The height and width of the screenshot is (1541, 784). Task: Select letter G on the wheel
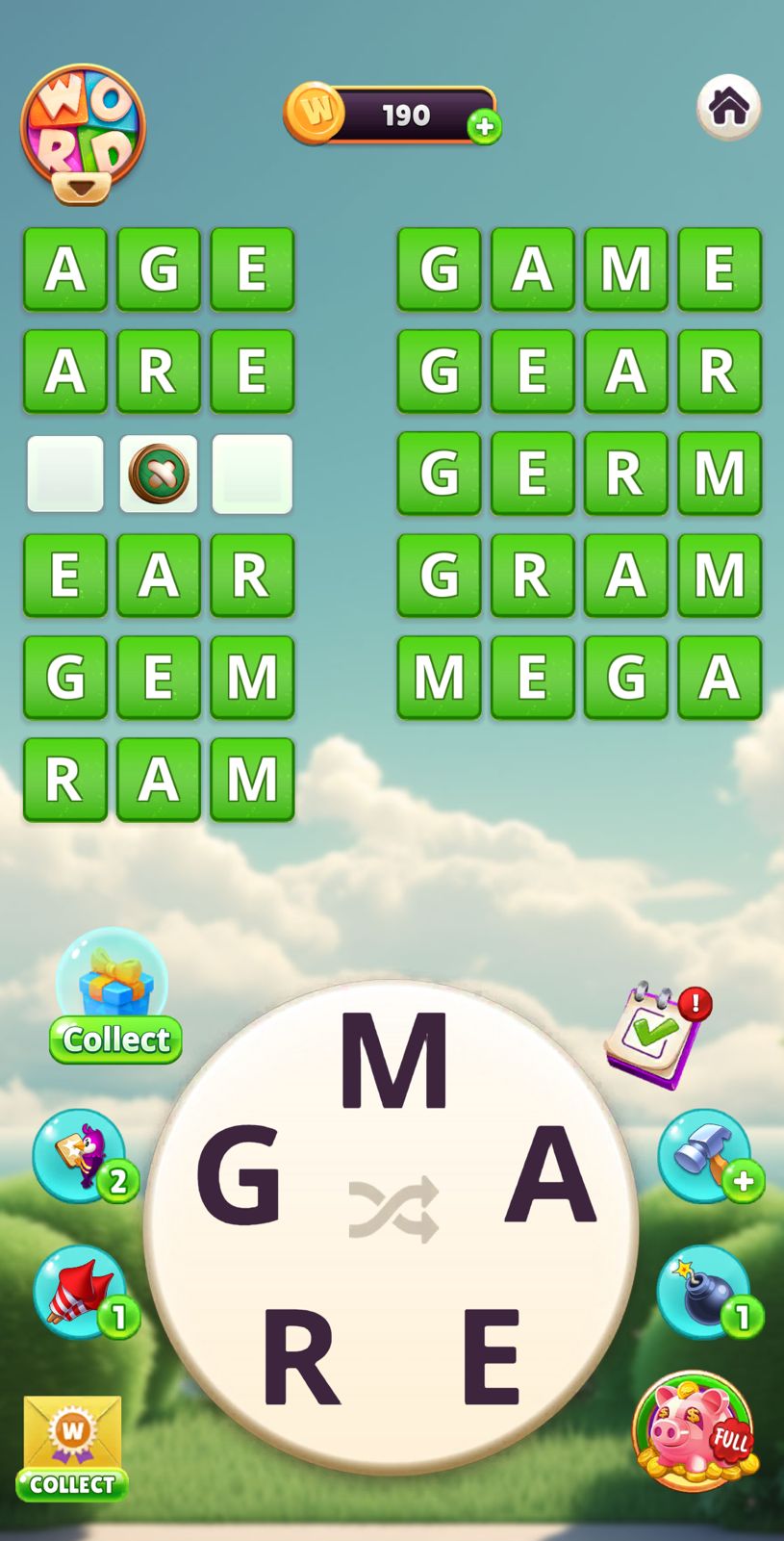[239, 1175]
